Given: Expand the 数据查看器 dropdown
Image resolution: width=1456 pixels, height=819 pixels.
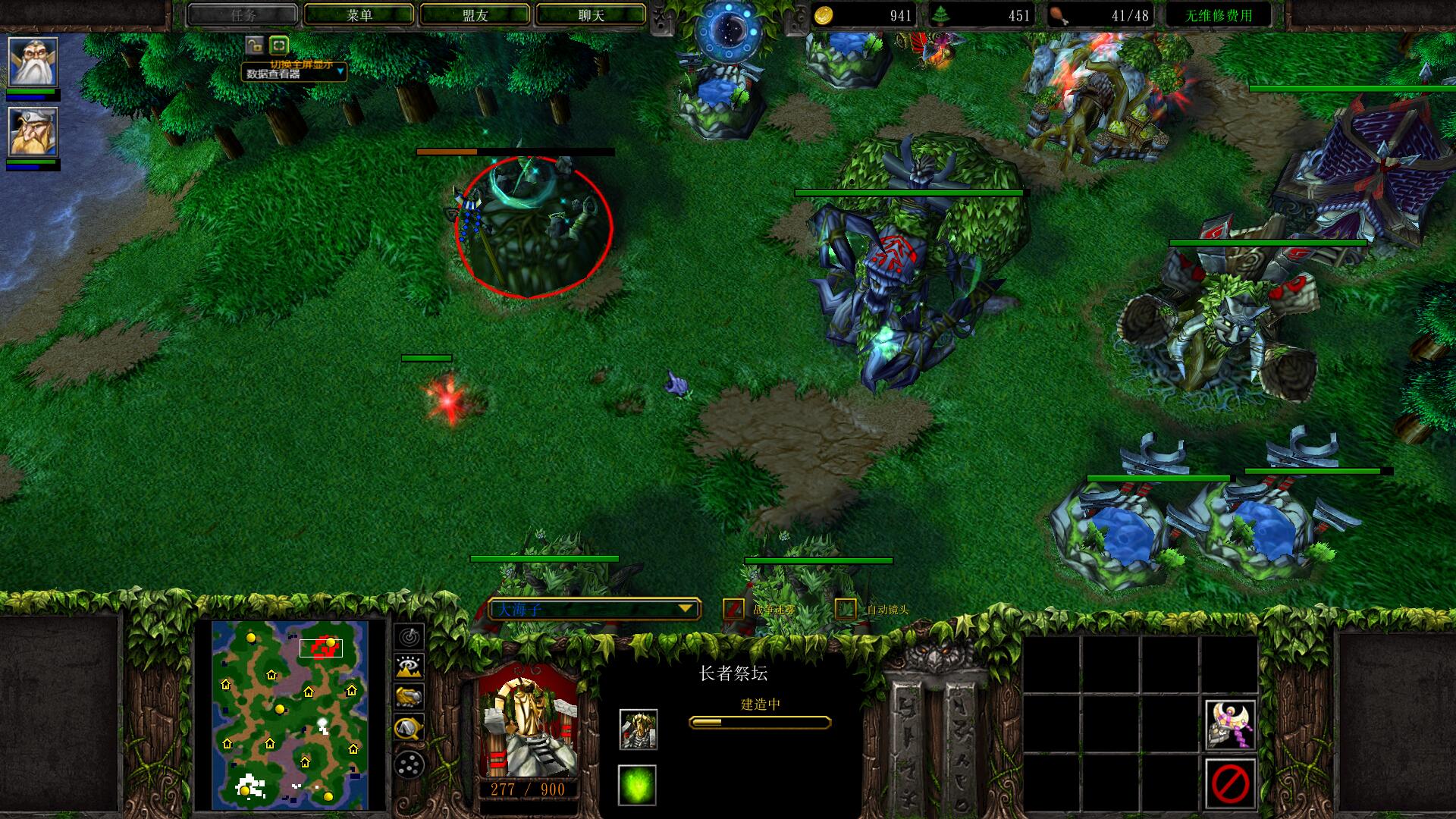Looking at the screenshot, I should (340, 72).
